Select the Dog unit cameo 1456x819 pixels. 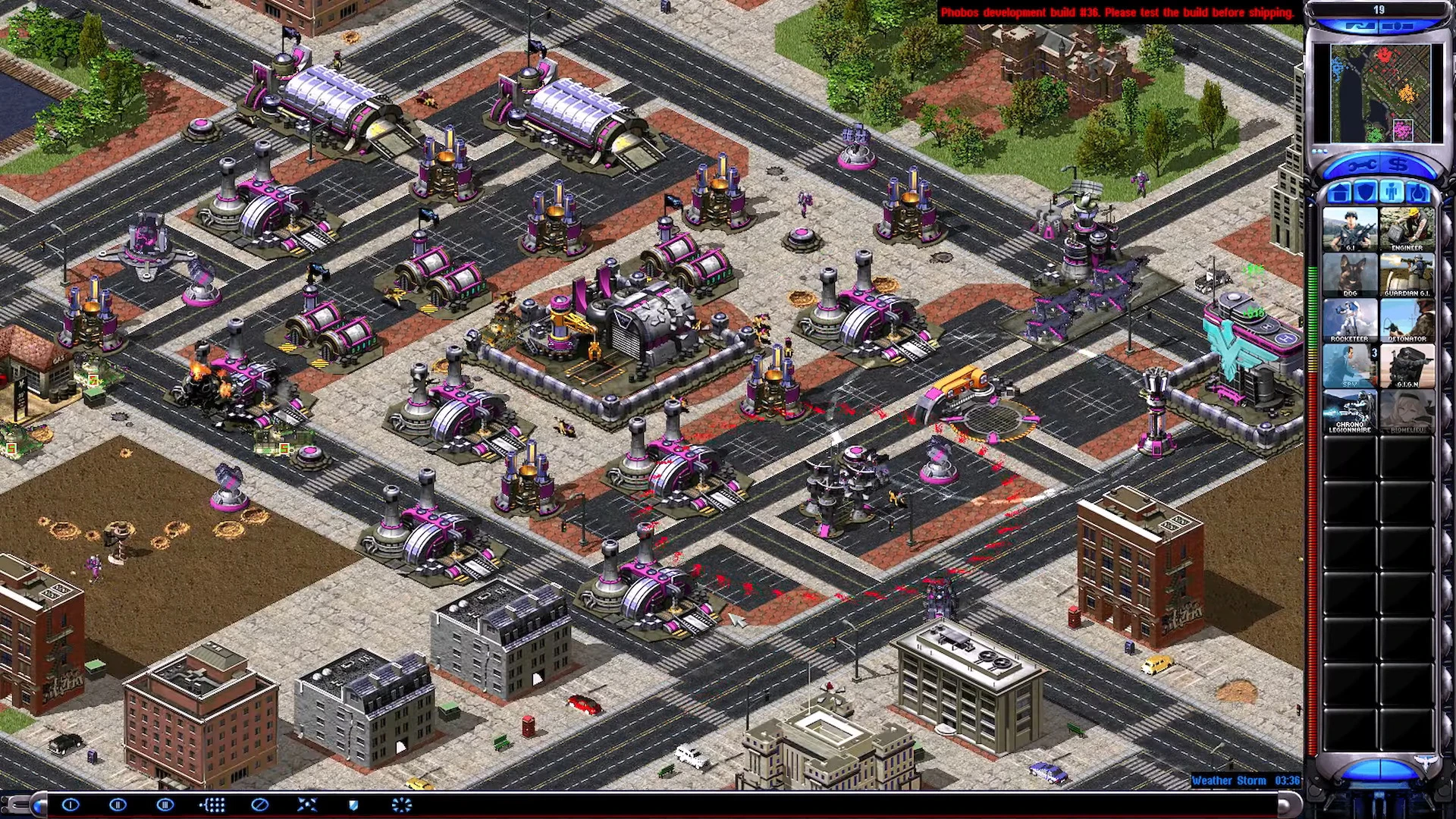(1350, 275)
